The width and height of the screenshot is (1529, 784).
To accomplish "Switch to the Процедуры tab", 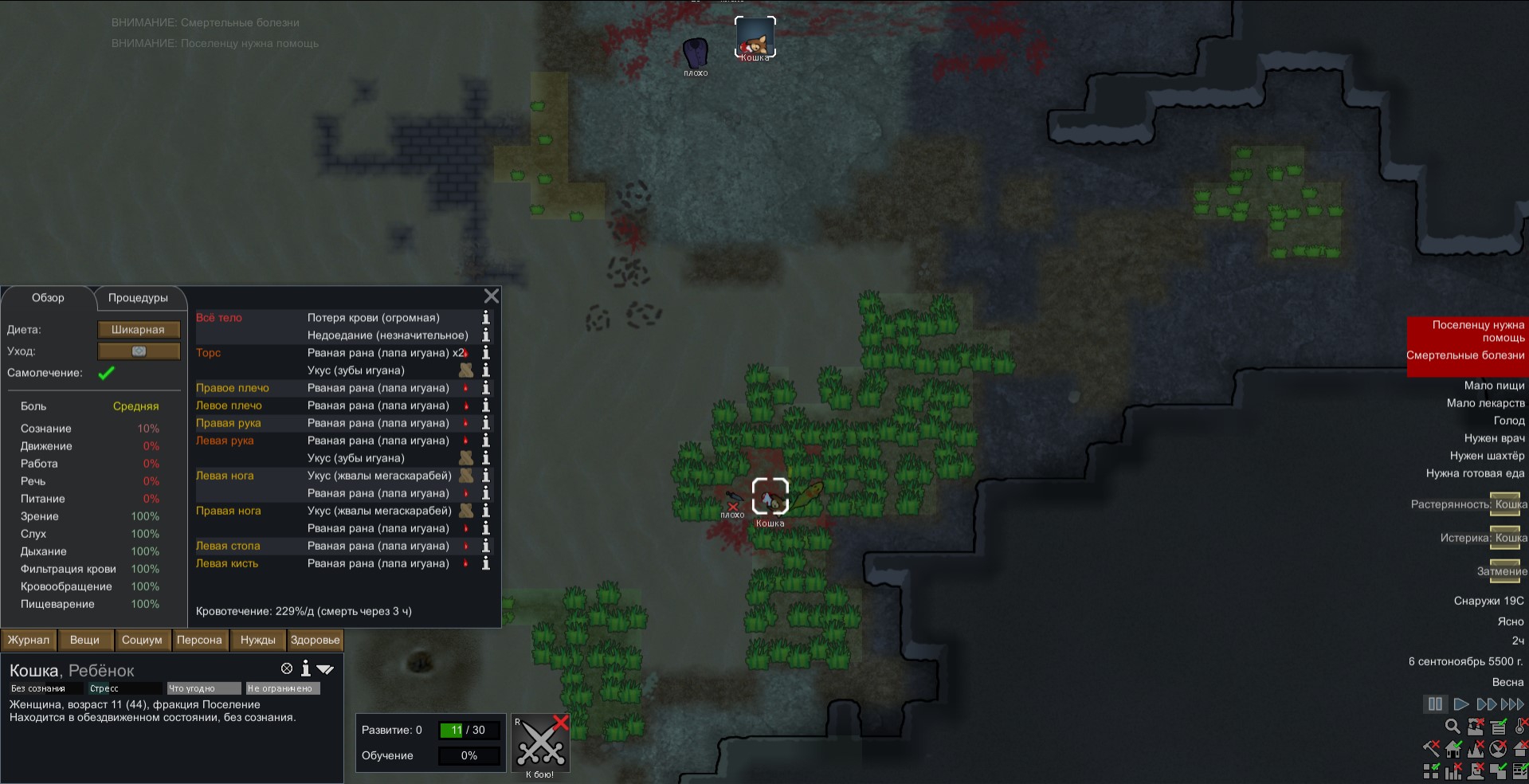I will (138, 298).
